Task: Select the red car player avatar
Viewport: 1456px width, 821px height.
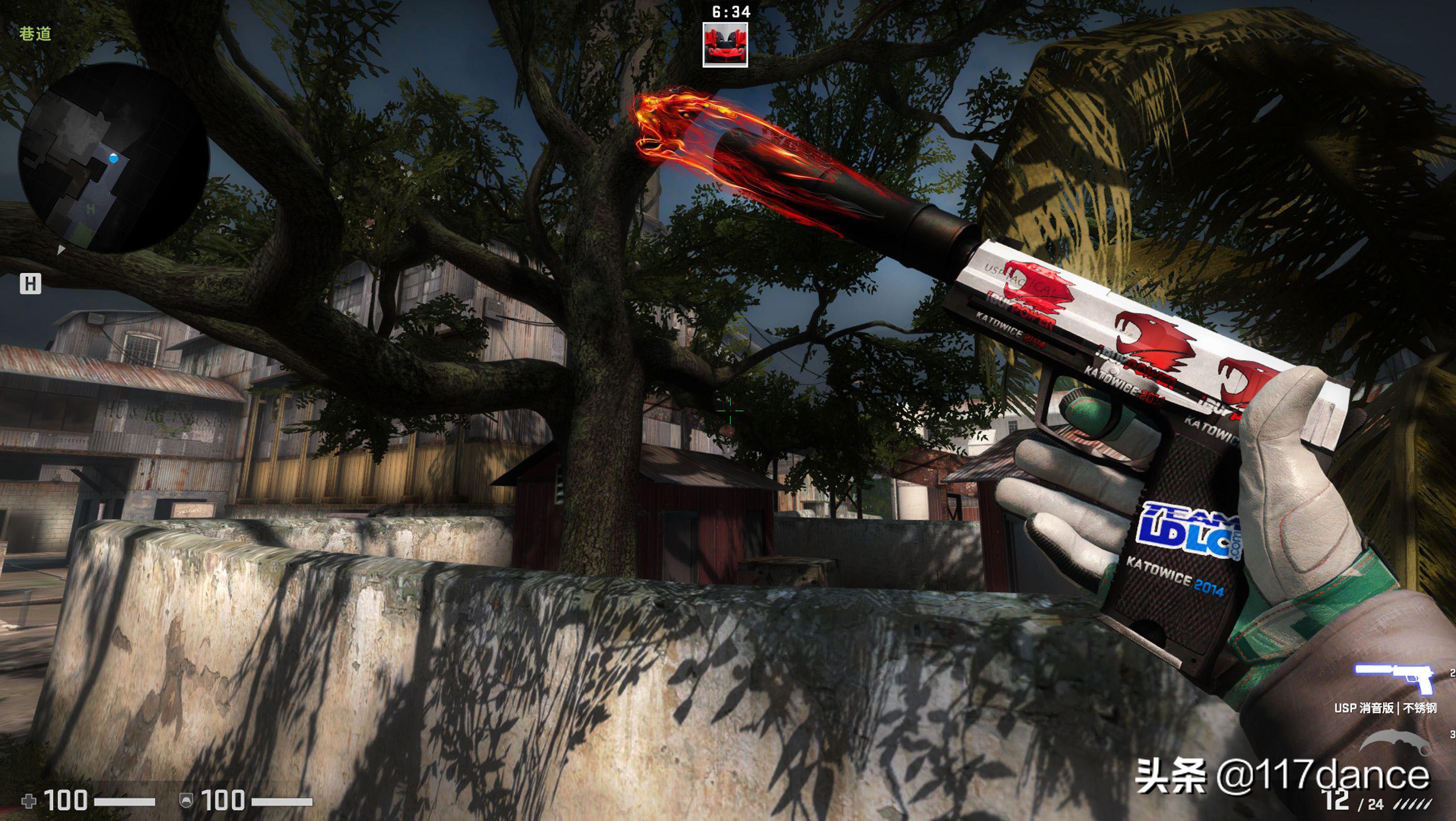Action: click(725, 45)
